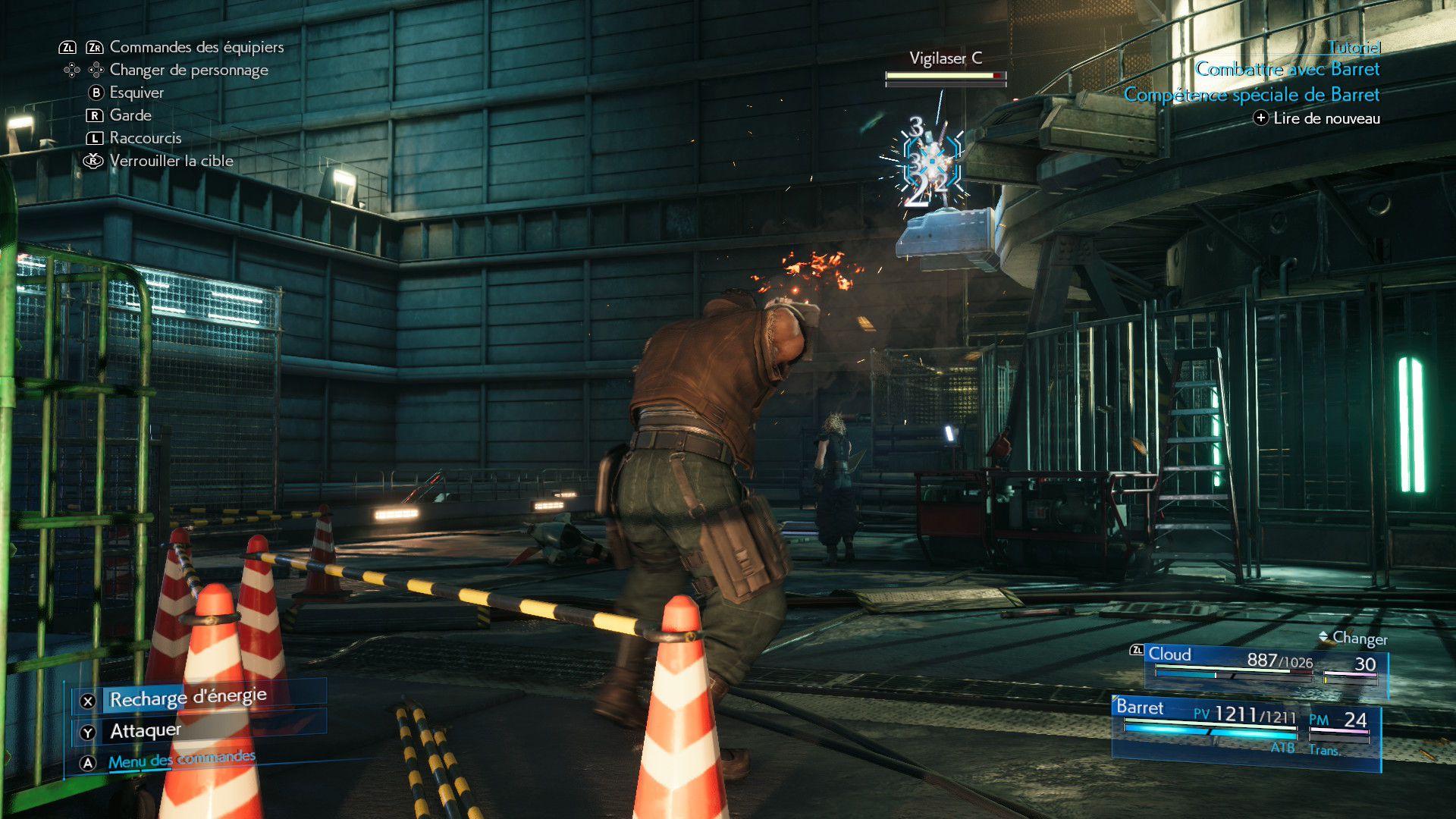
Task: Click the Commandes des équipiers hint
Action: (x=196, y=47)
